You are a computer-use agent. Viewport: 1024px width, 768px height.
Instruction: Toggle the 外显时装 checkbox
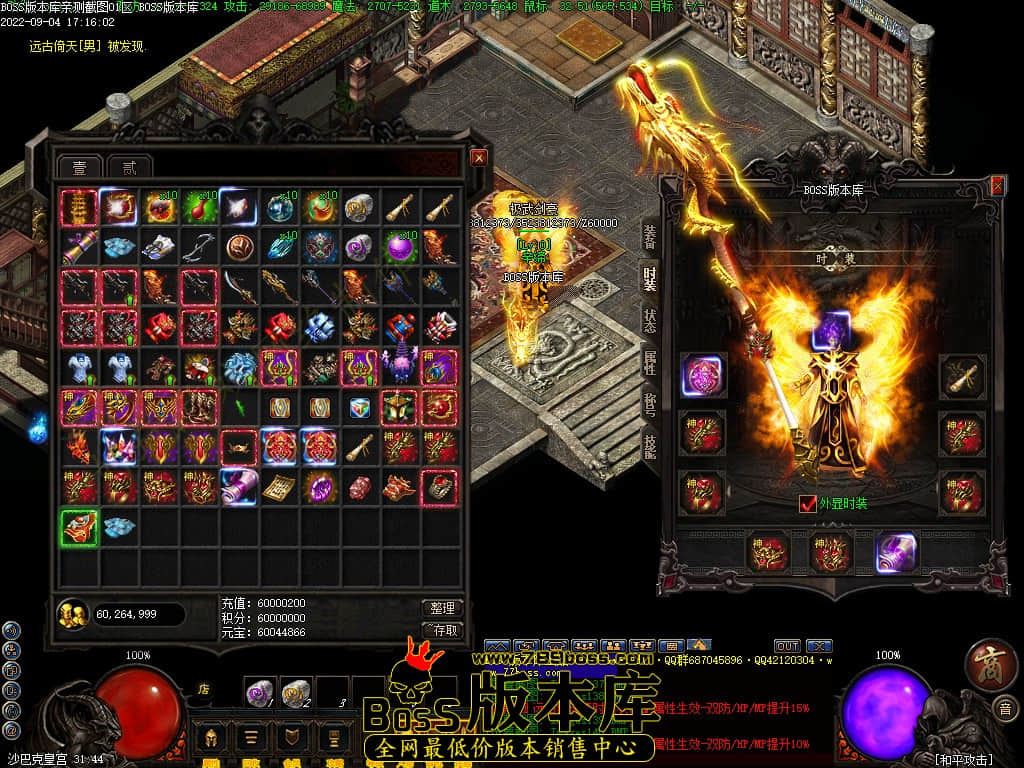click(x=808, y=504)
